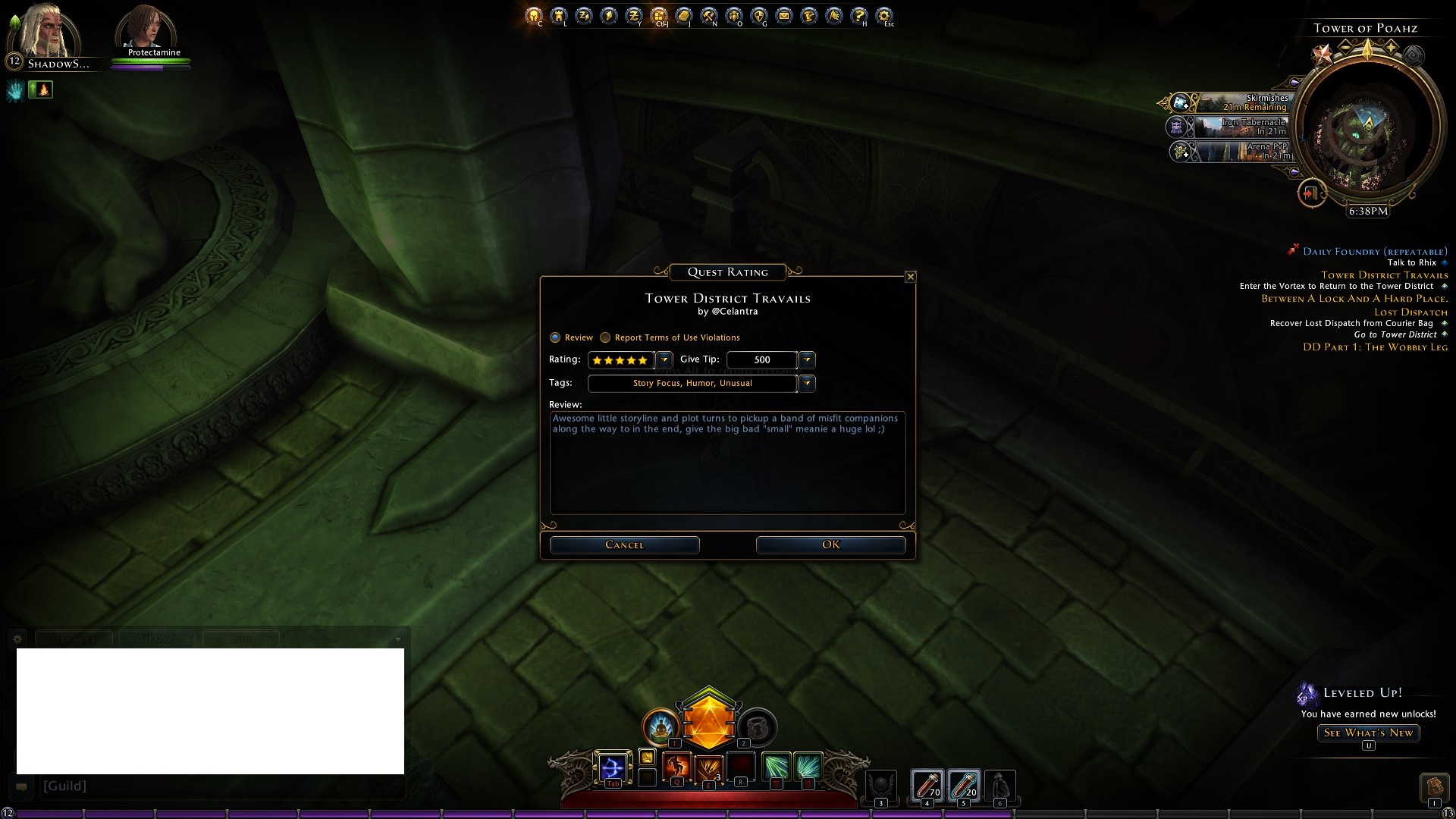Open the mail envelope icon
The height and width of the screenshot is (819, 1456).
[x=784, y=15]
